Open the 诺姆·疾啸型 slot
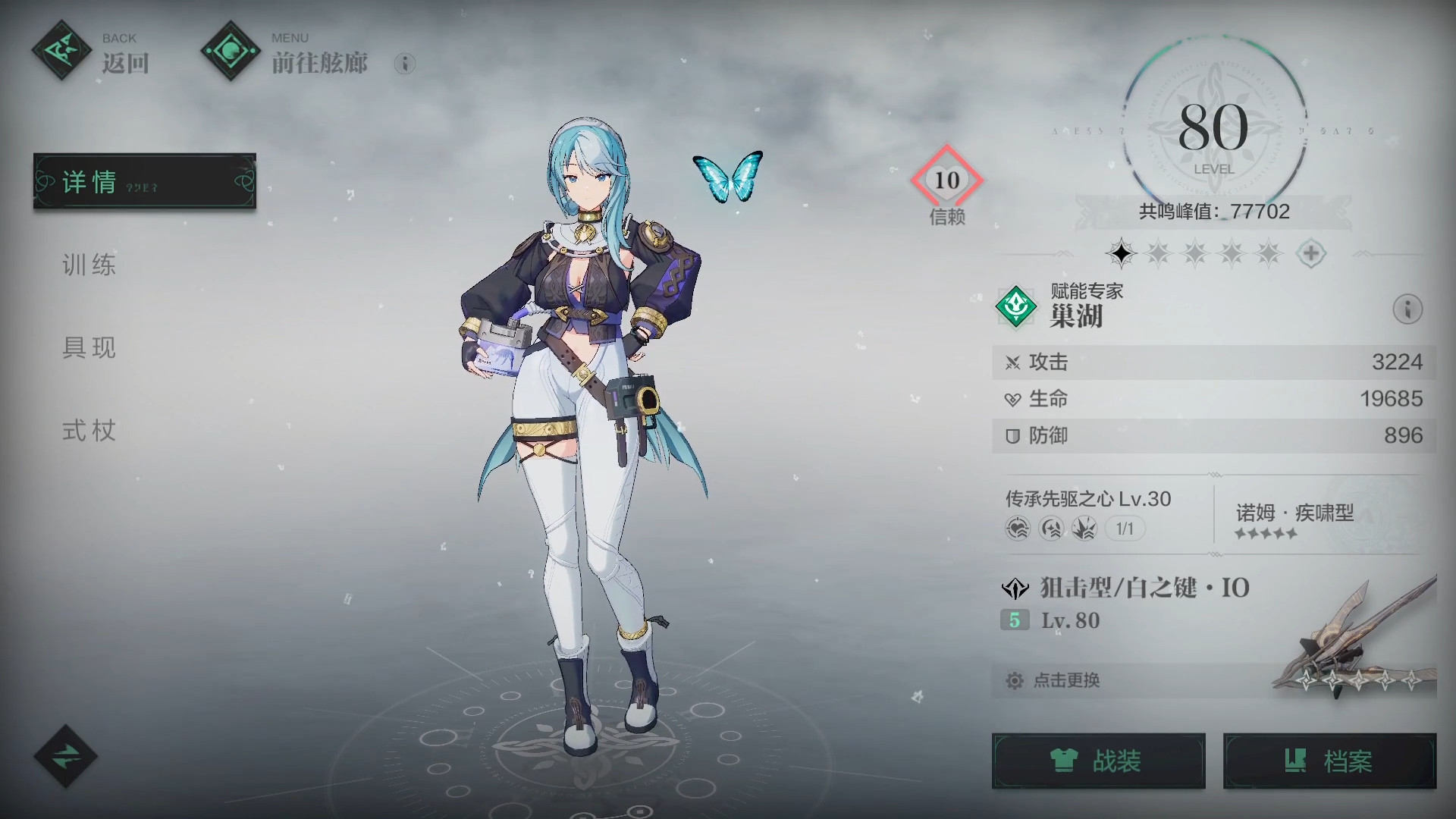Image resolution: width=1456 pixels, height=819 pixels. click(x=1295, y=520)
